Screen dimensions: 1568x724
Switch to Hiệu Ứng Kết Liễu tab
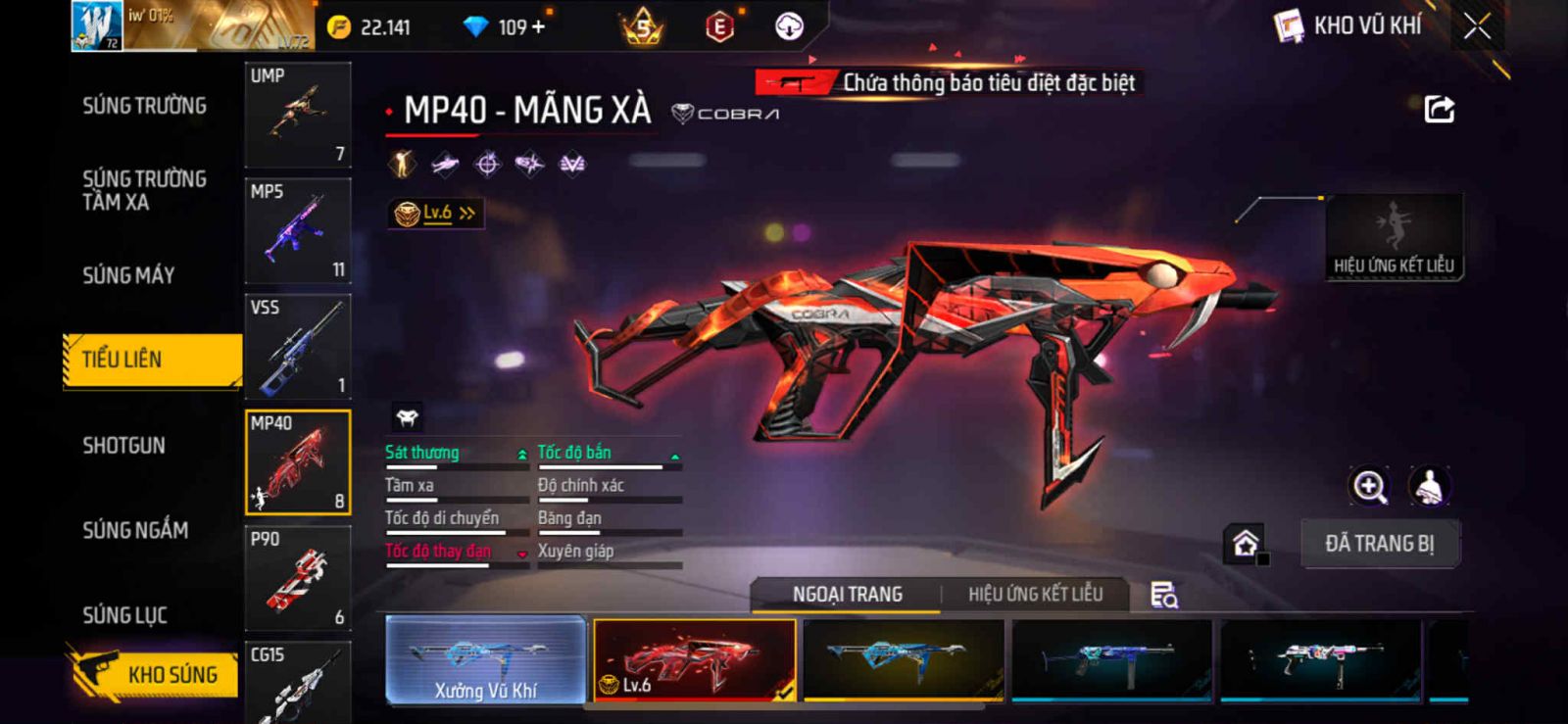1035,595
